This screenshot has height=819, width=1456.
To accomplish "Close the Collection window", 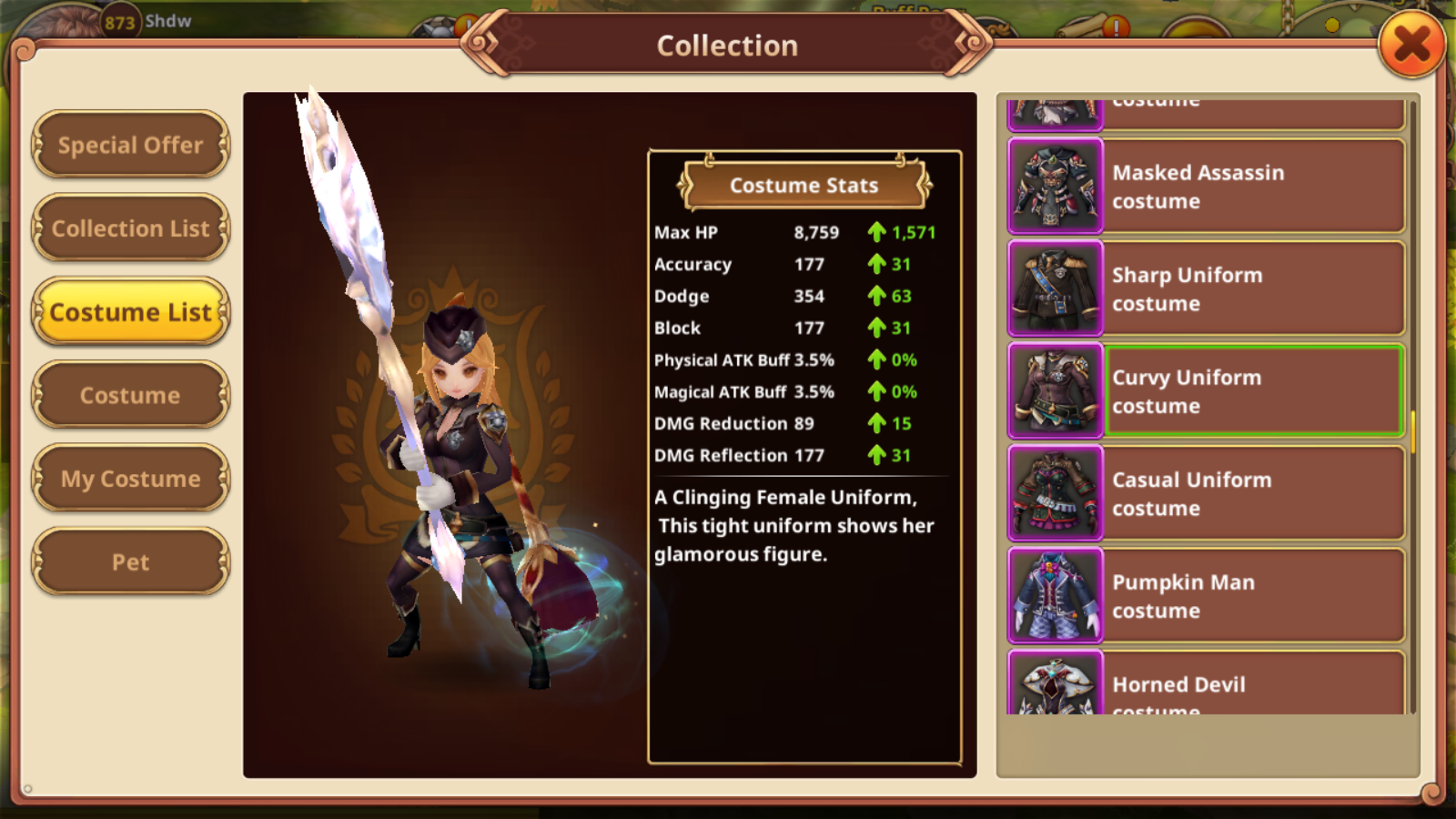I will (1411, 44).
